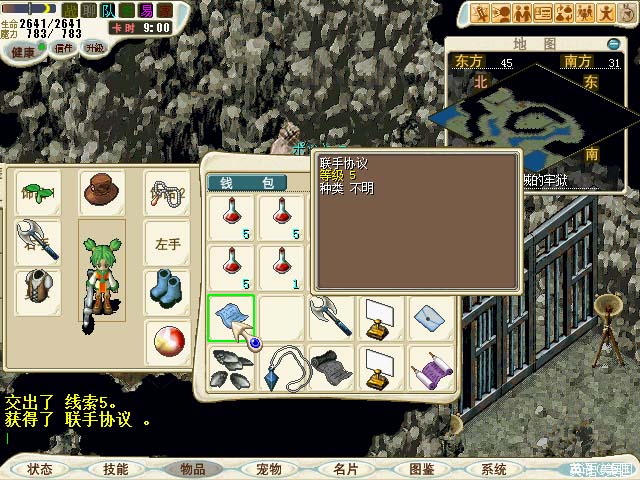Image resolution: width=640 pixels, height=480 pixels.
Task: Toggle the 队 team mode button
Action: [108, 10]
